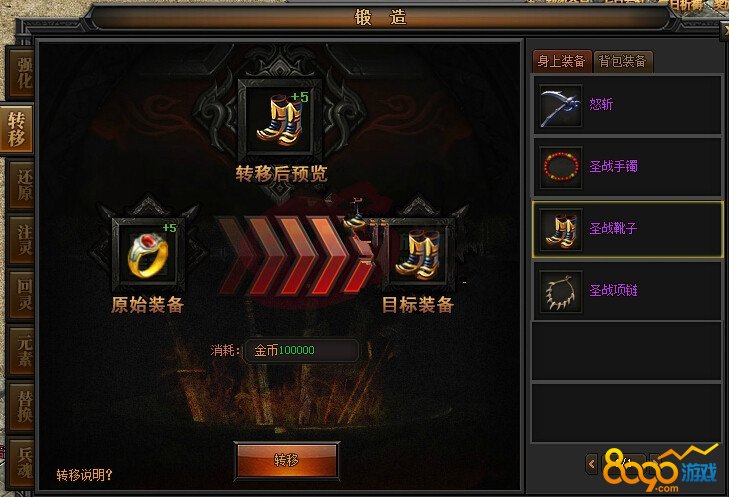Screen dimensions: 729x497
Task: Switch to the 背包装备 tab
Action: tap(623, 61)
